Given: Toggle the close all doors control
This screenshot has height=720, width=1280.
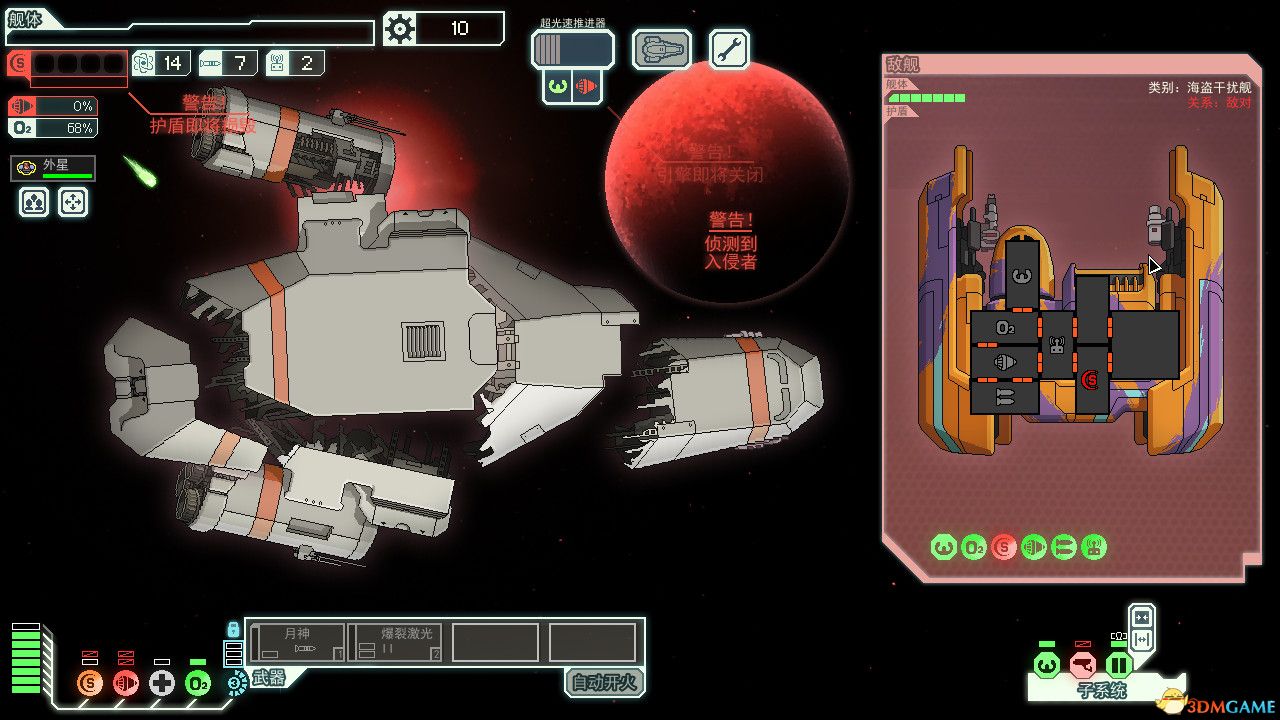Looking at the screenshot, I should click(x=1142, y=617).
